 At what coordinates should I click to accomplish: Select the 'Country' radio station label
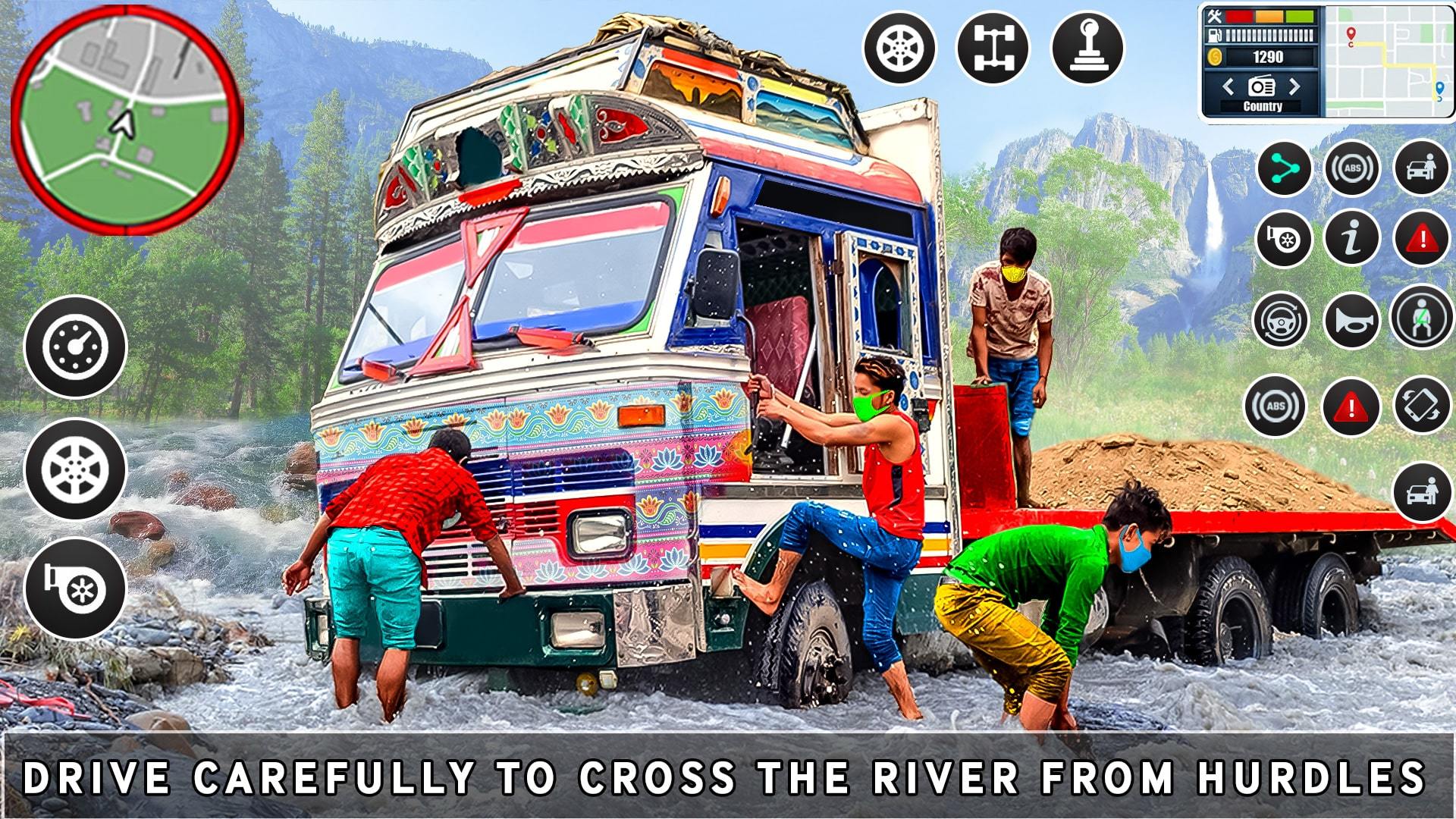1263,106
